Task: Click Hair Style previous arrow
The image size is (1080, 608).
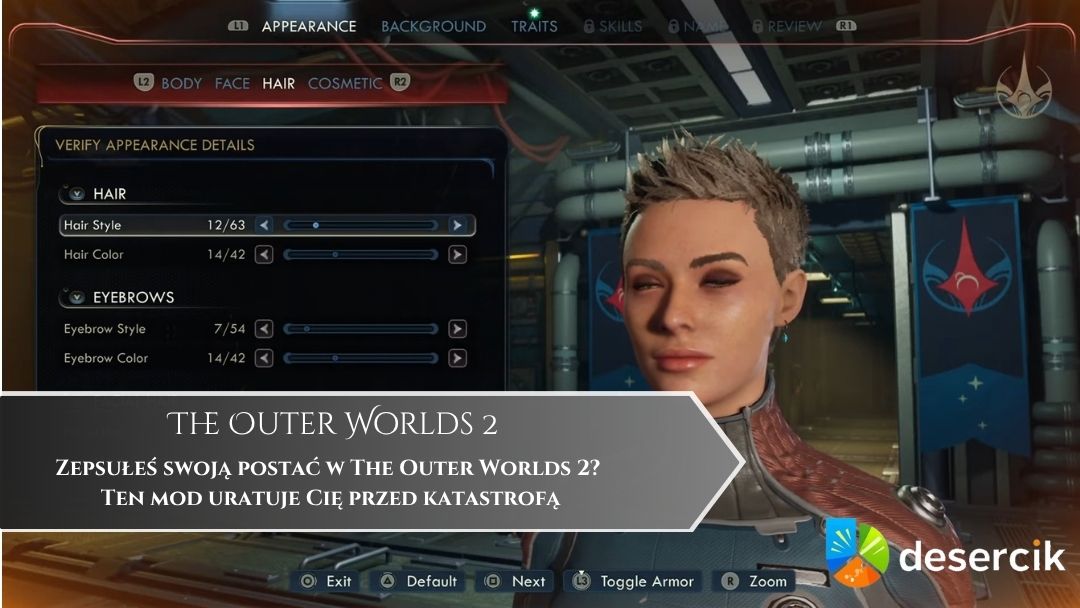Action: (264, 225)
